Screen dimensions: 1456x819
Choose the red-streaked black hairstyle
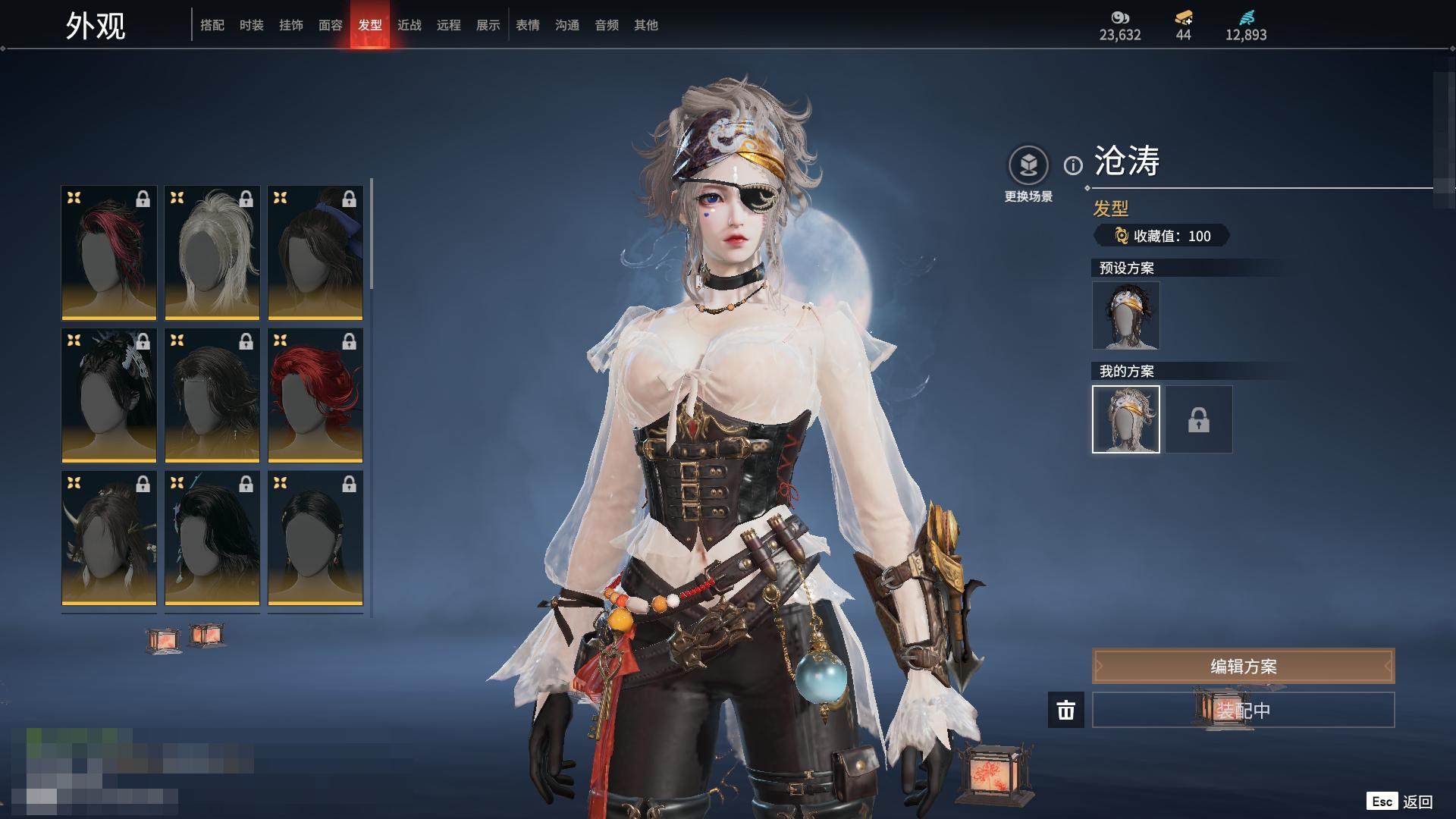click(109, 253)
